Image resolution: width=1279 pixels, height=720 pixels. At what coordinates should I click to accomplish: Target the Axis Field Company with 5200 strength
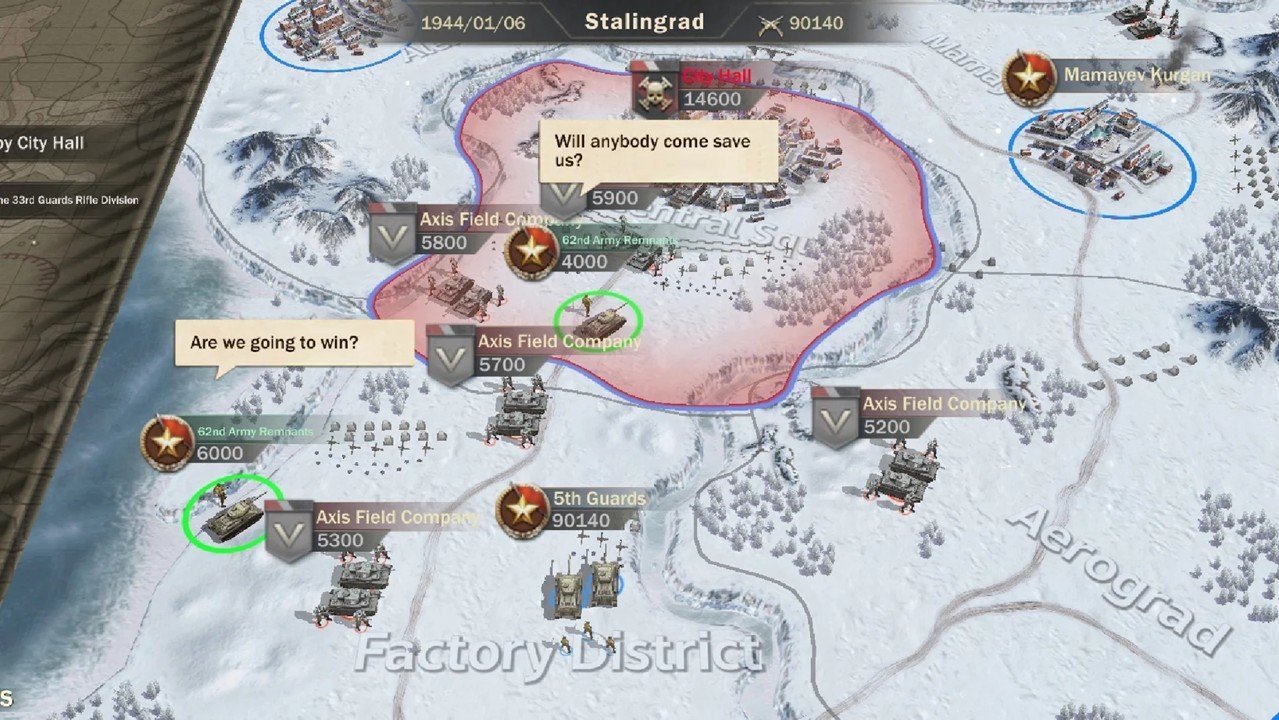[x=836, y=417]
